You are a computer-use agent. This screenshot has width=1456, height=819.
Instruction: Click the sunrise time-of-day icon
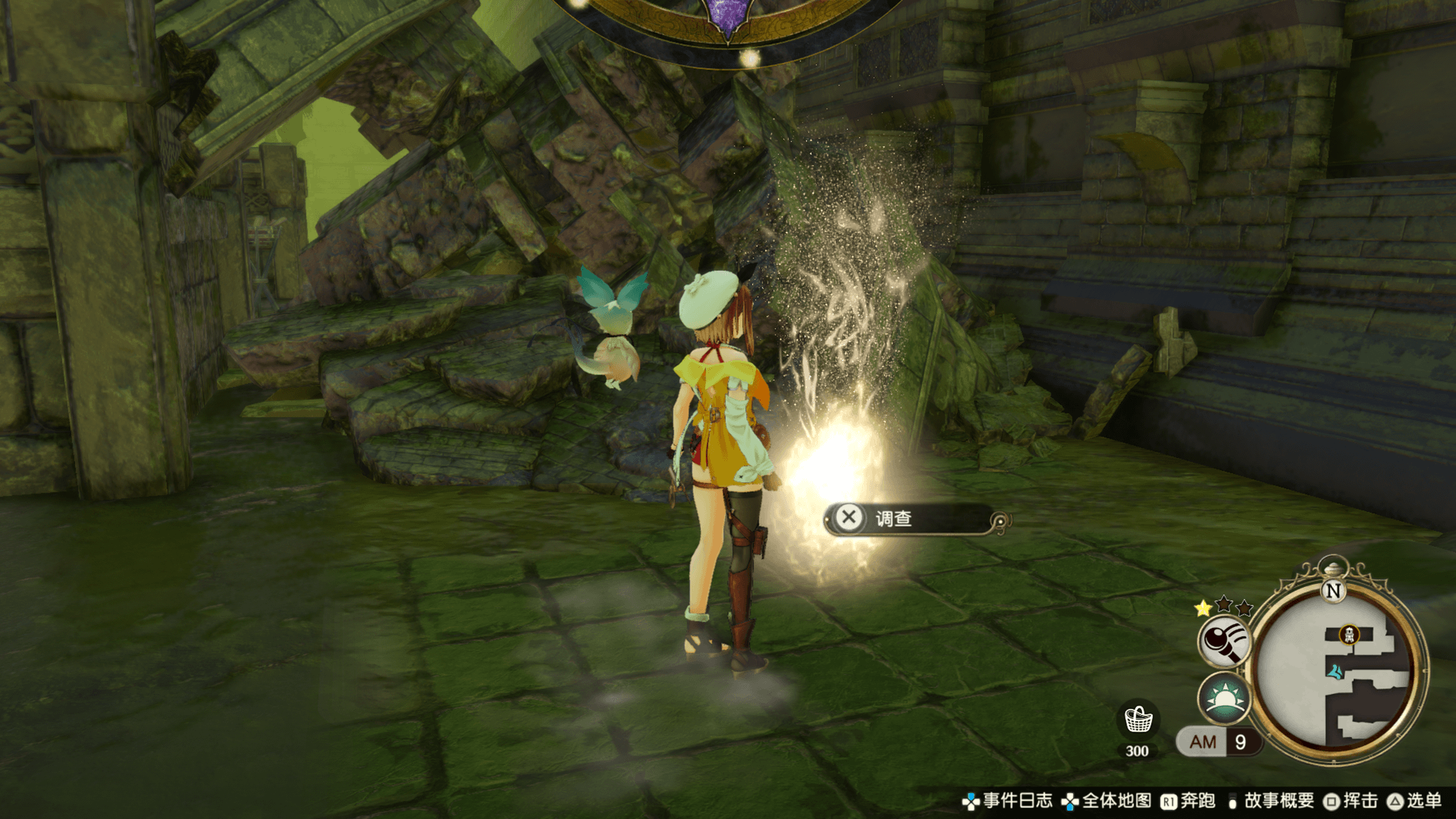pyautogui.click(x=1224, y=698)
